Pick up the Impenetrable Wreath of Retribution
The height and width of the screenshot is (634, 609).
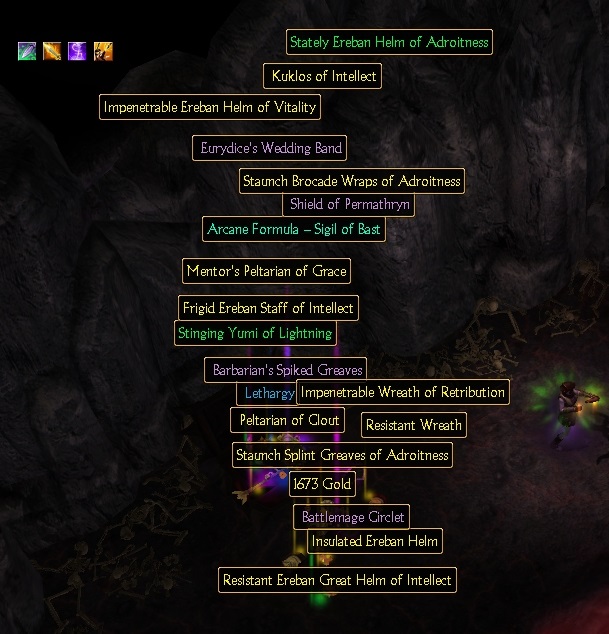pos(402,392)
